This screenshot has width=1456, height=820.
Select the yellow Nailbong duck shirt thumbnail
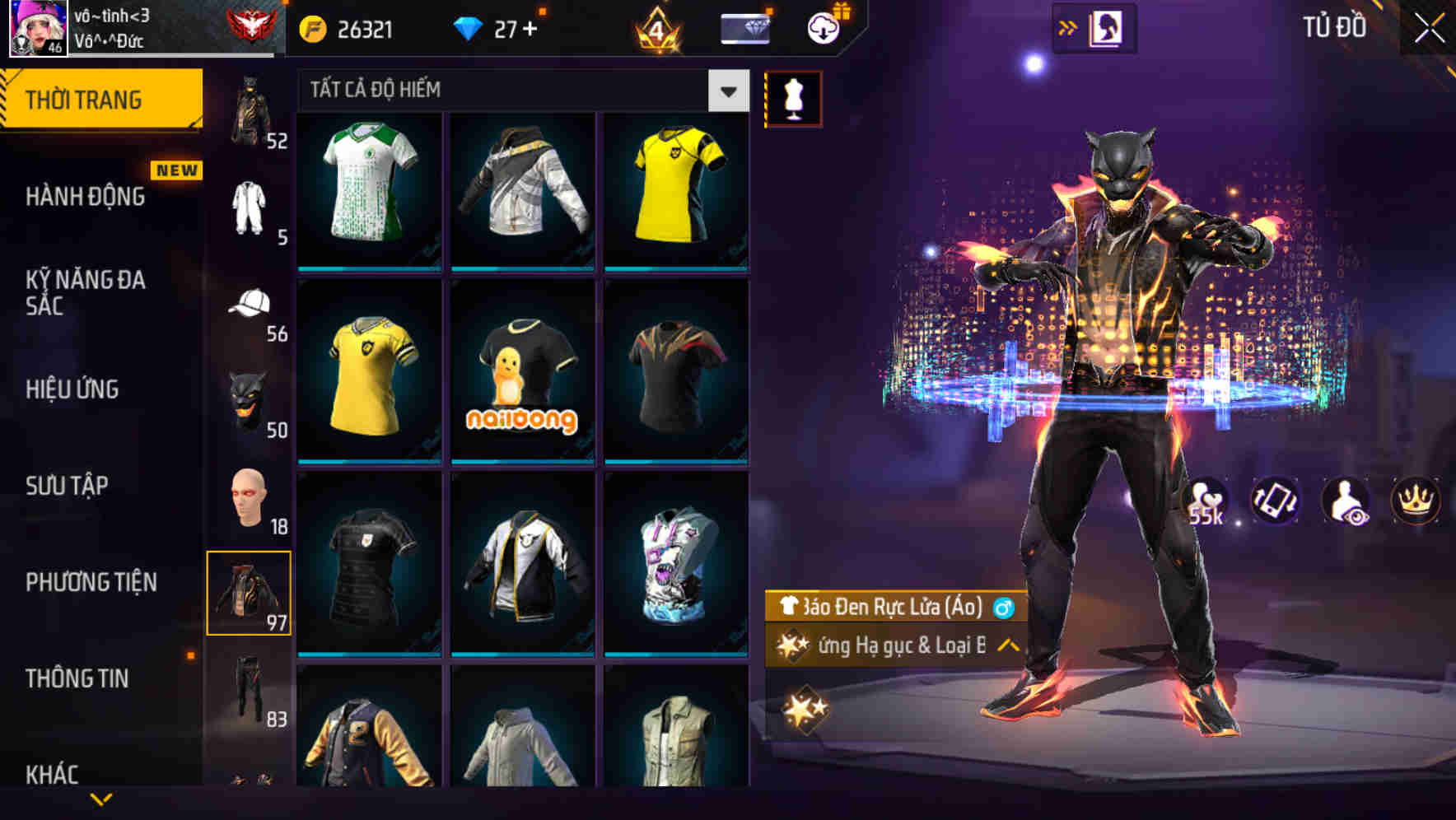point(520,375)
